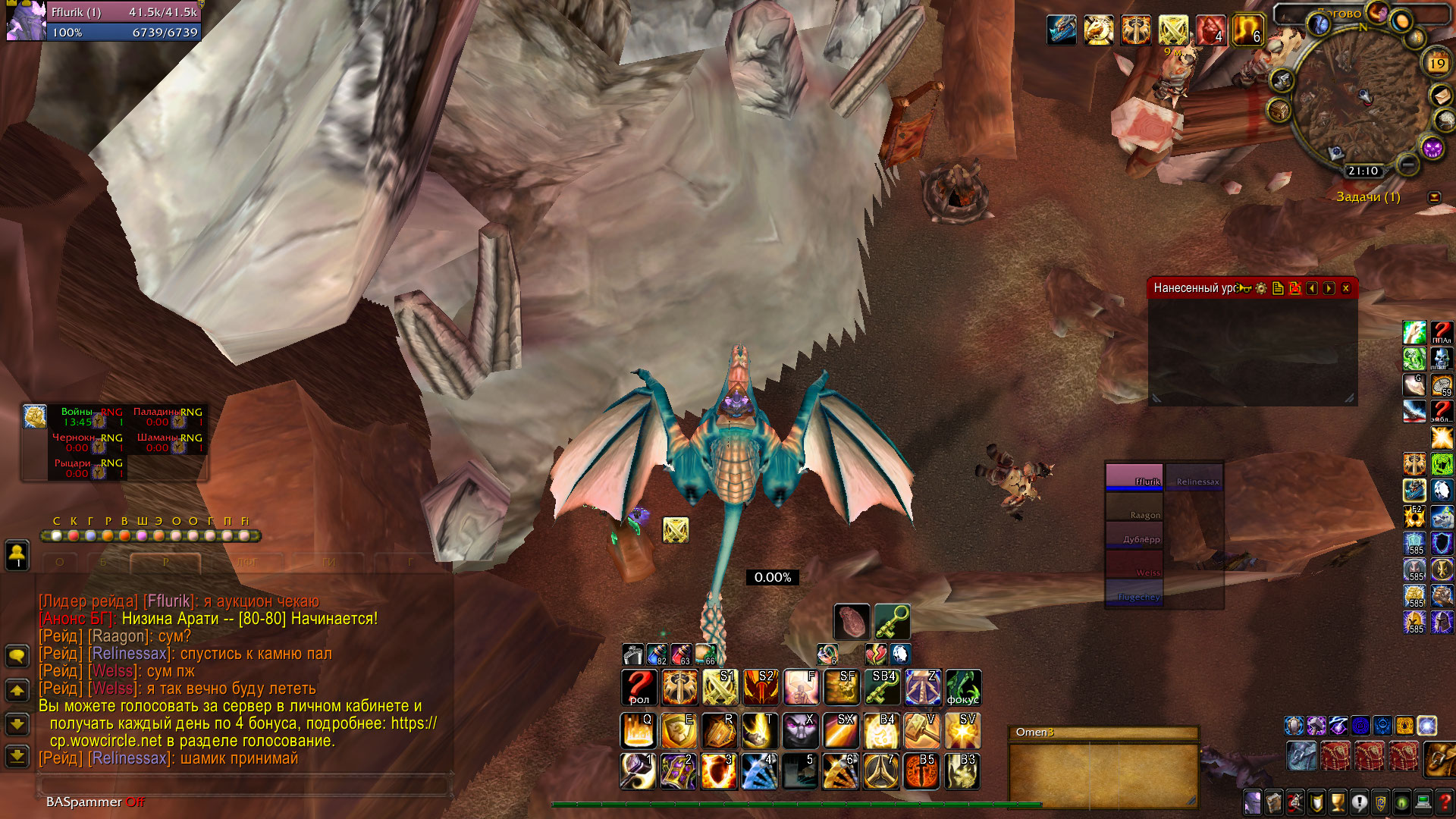1456x819 pixels.
Task: Toggle the BASpammer Off label
Action: pyautogui.click(x=95, y=802)
